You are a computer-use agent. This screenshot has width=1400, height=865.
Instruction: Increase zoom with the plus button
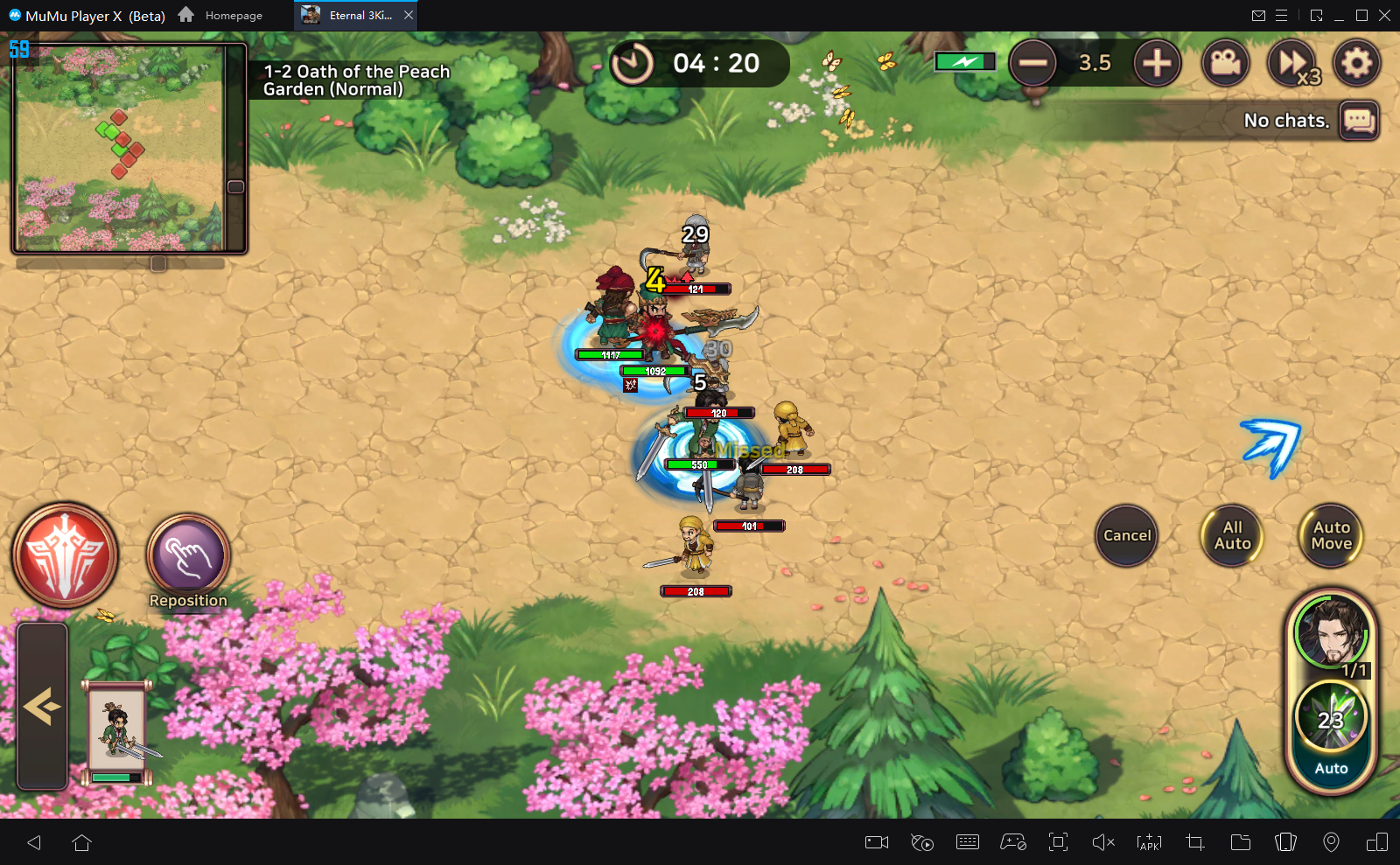tap(1157, 63)
